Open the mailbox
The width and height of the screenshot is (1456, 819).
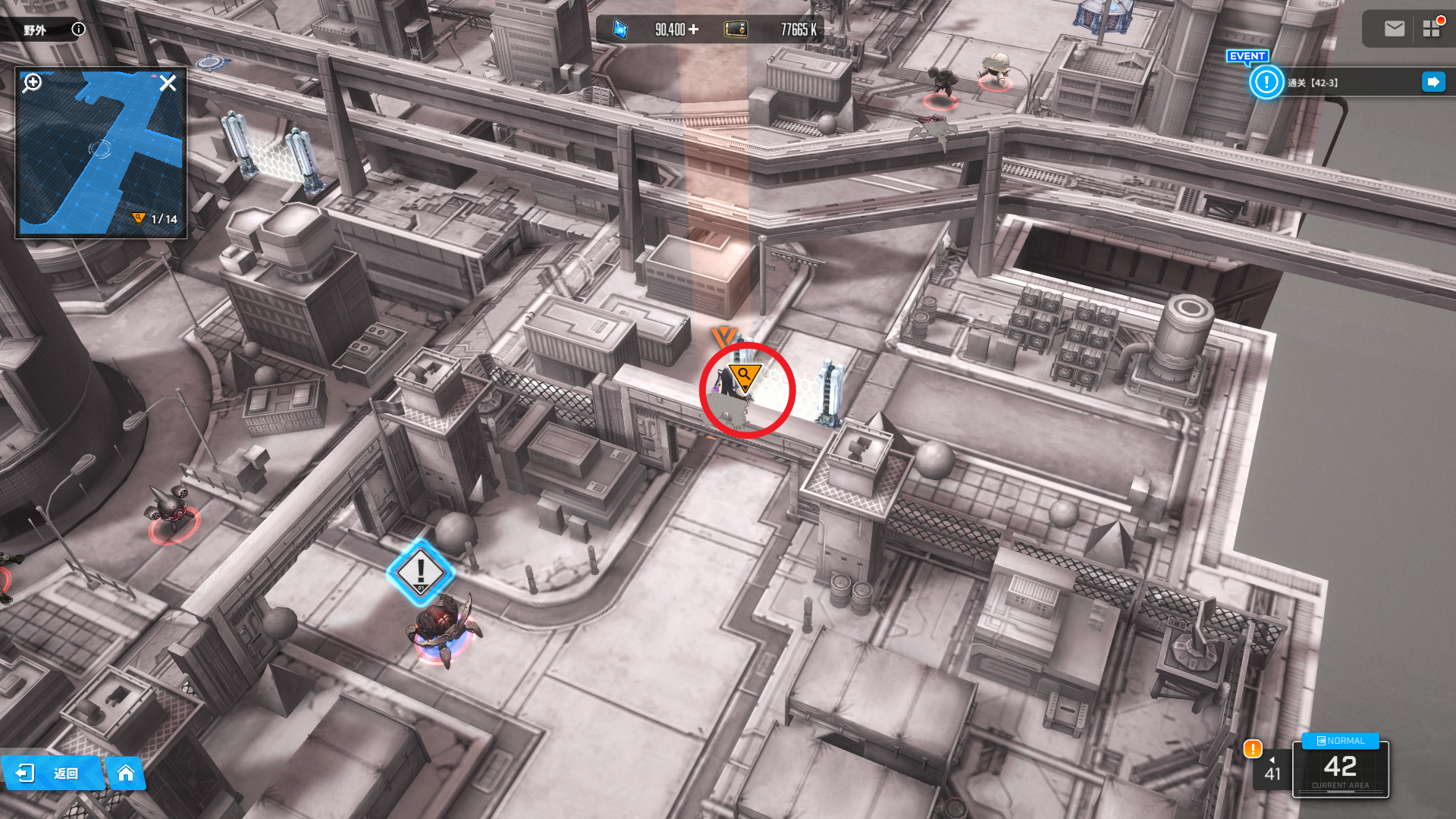point(1394,29)
